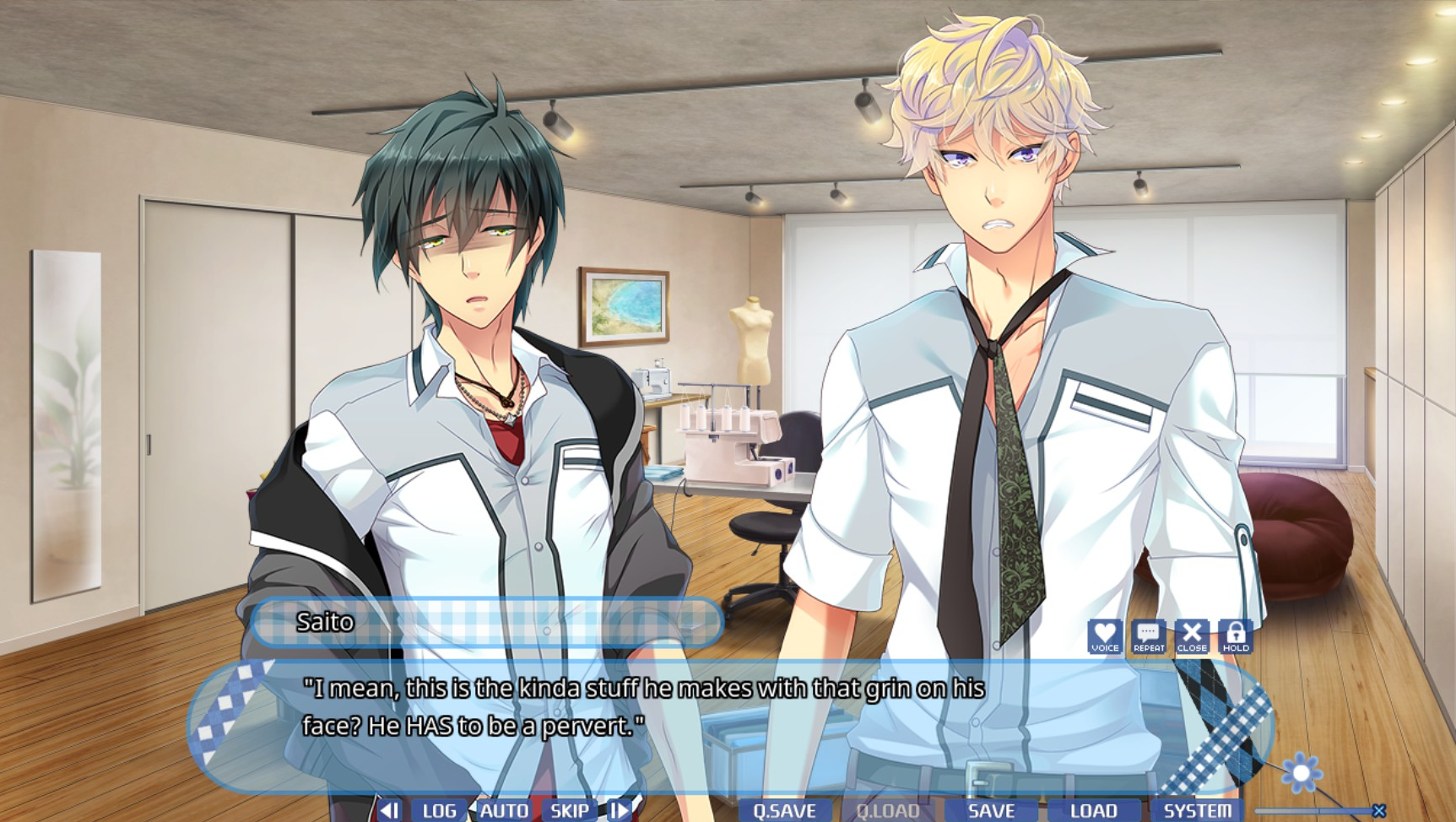Toggle the padlock HOLD button
The image size is (1456, 822).
[1236, 636]
